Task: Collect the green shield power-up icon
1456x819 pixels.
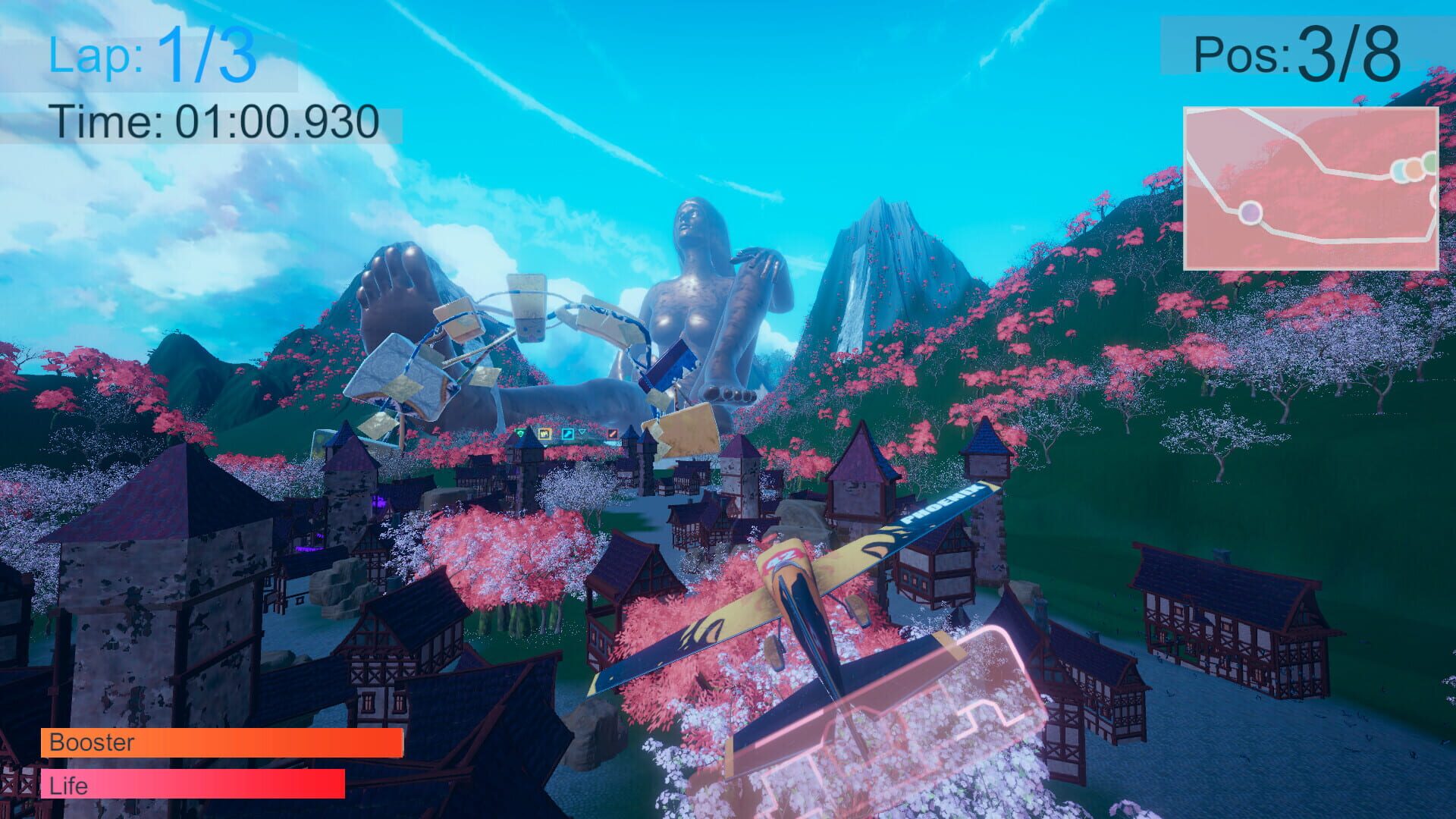Action: click(520, 433)
